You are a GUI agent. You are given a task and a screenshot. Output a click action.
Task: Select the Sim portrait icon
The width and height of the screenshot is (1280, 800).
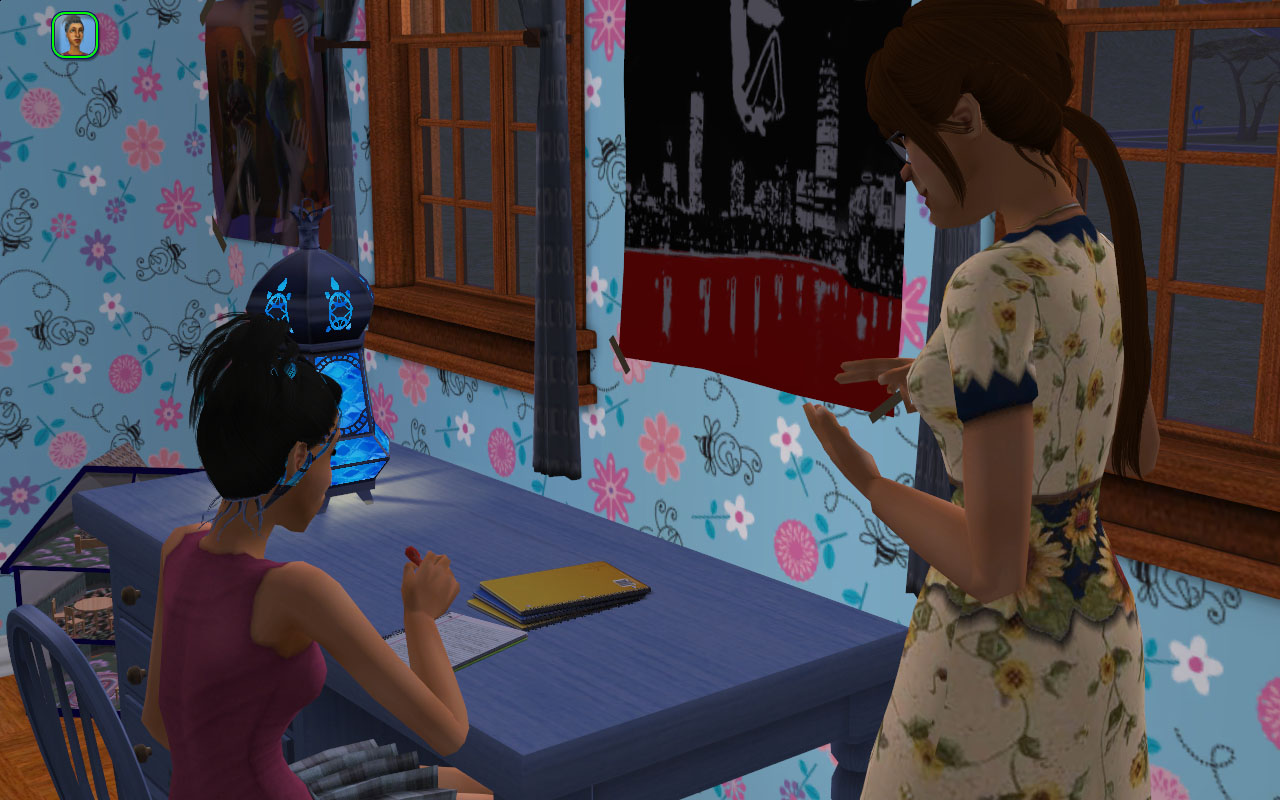(75, 34)
